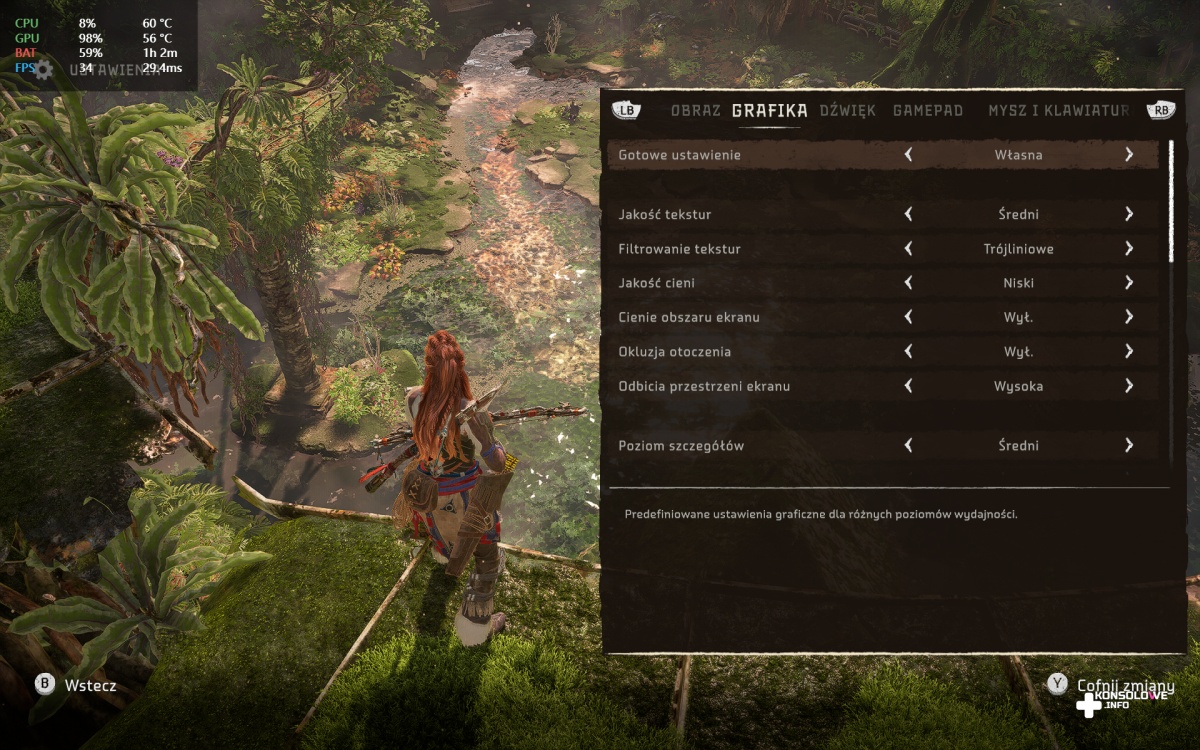Lower Jakość tekstur with left arrow
The width and height of the screenshot is (1200, 750).
point(908,214)
